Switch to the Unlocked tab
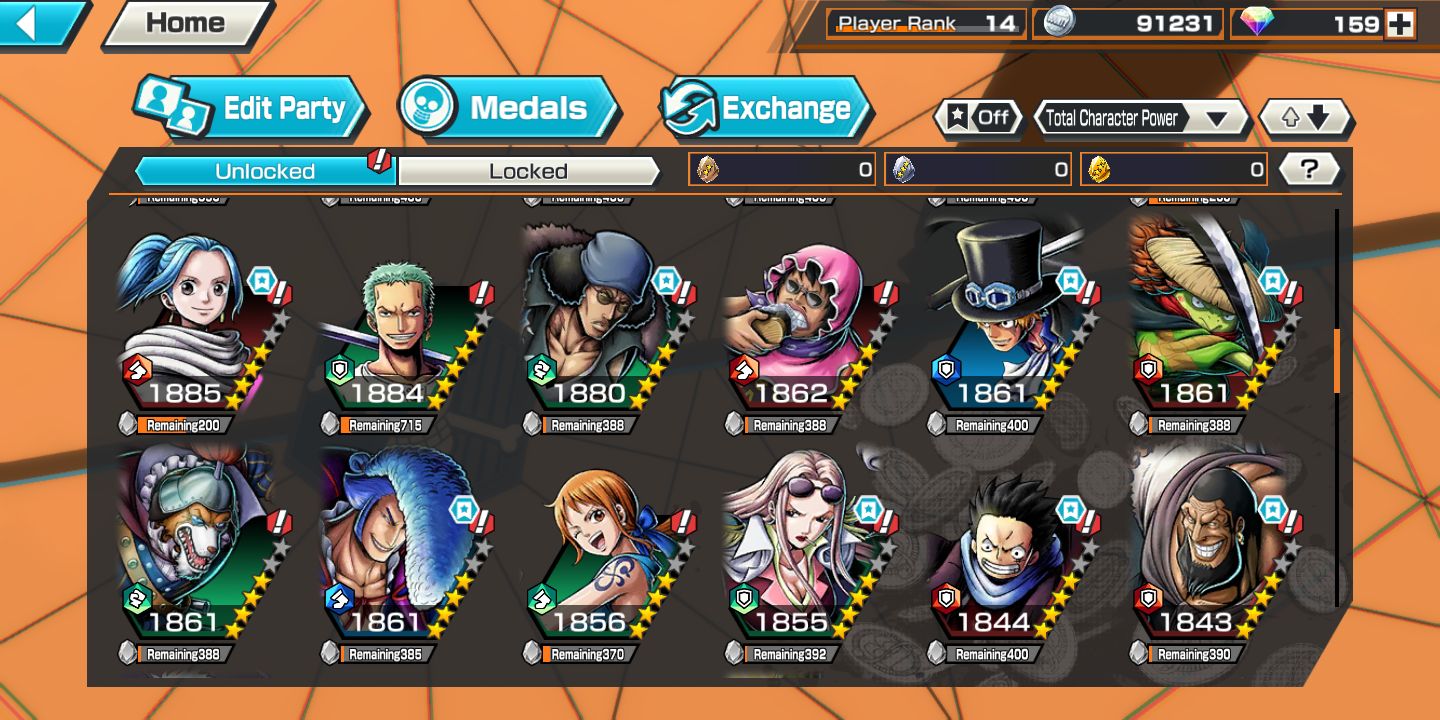 point(265,171)
